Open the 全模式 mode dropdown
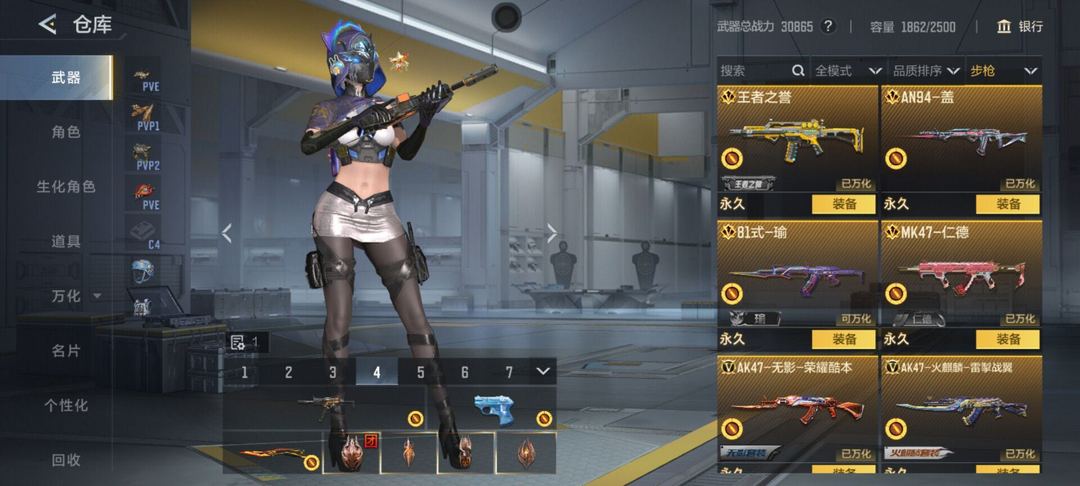This screenshot has width=1080, height=486. 847,71
